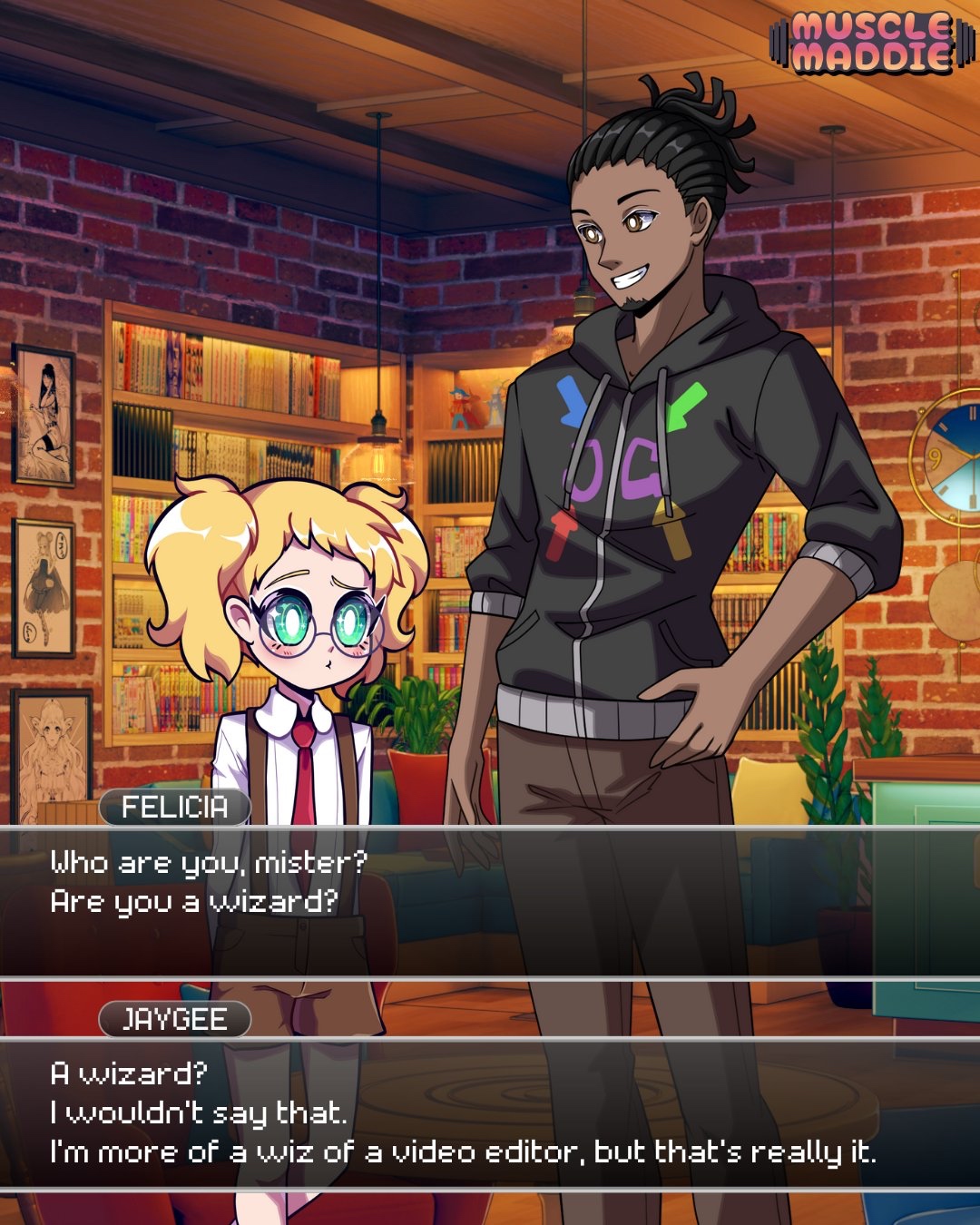Click Felicia's wizard question dialogue box
This screenshot has height=1225, width=980.
tap(490, 902)
